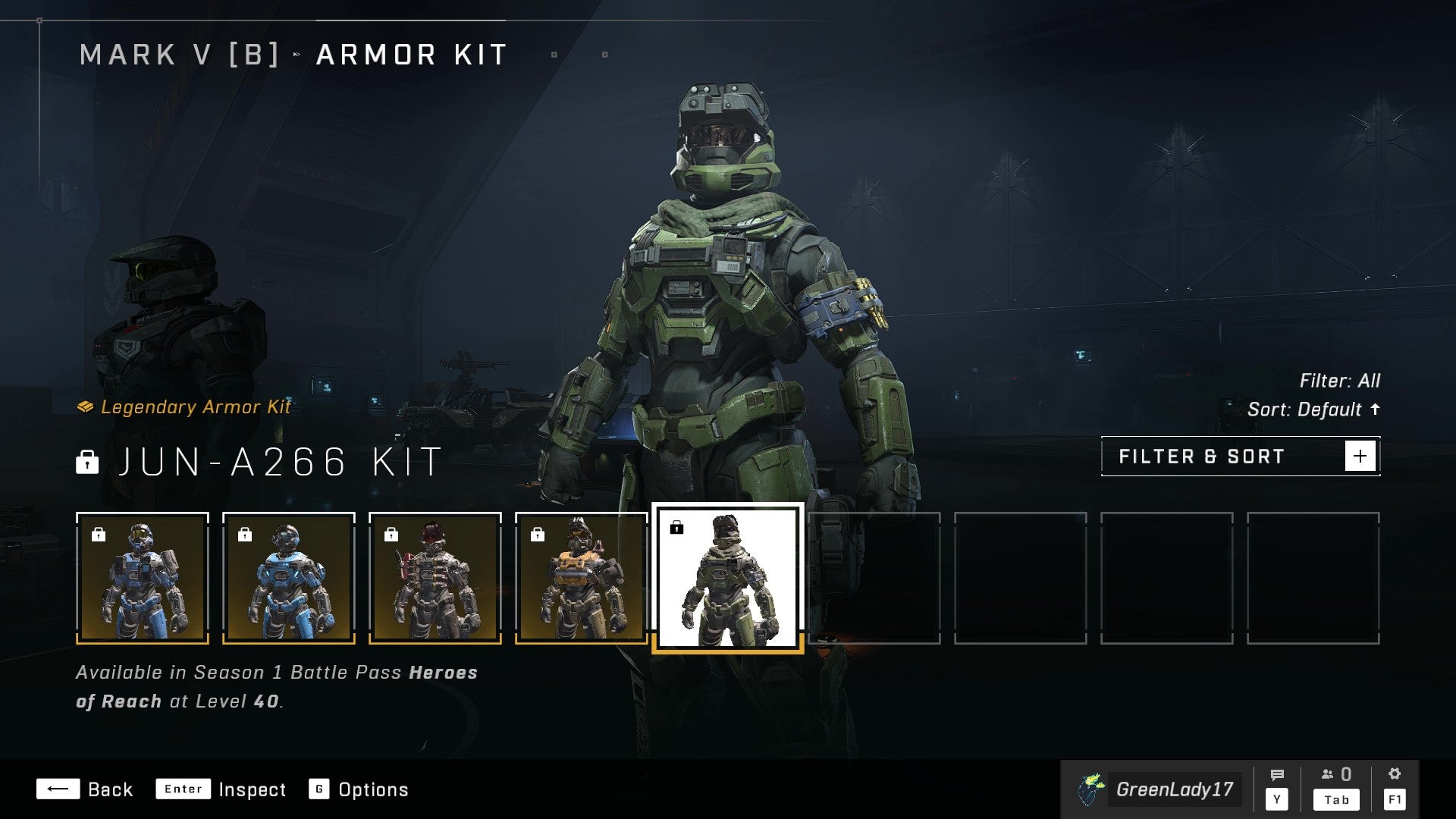Click the player roster icon above Tab
1456x819 pixels.
point(1328,775)
